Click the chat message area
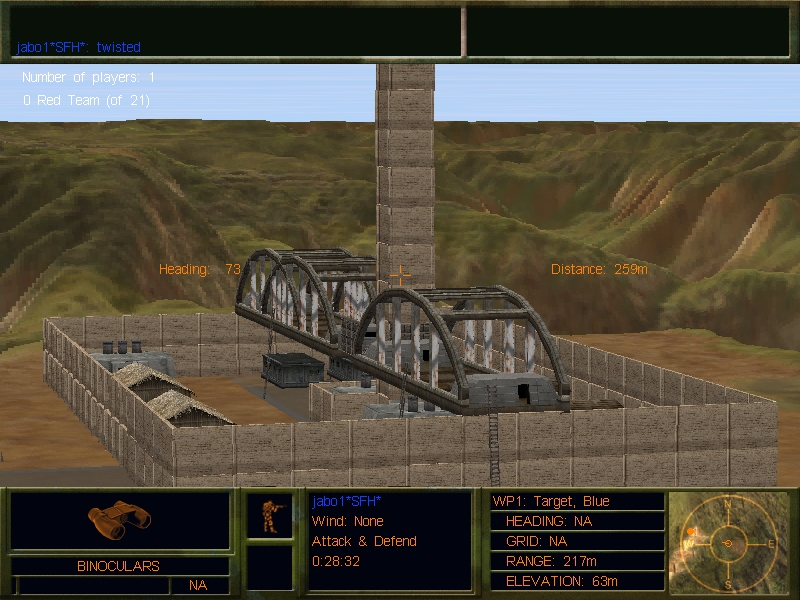 [x=237, y=32]
